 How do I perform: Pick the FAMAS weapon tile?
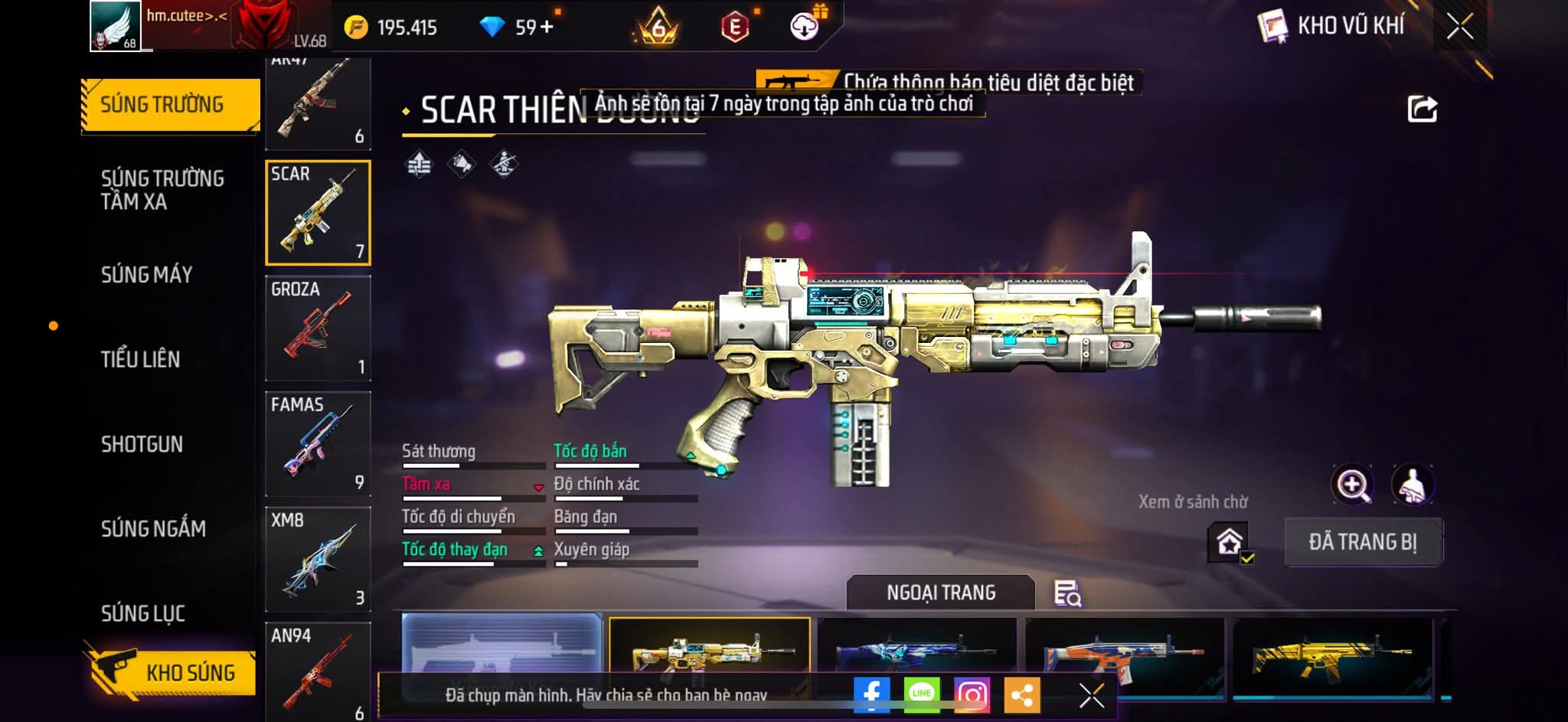pos(318,443)
